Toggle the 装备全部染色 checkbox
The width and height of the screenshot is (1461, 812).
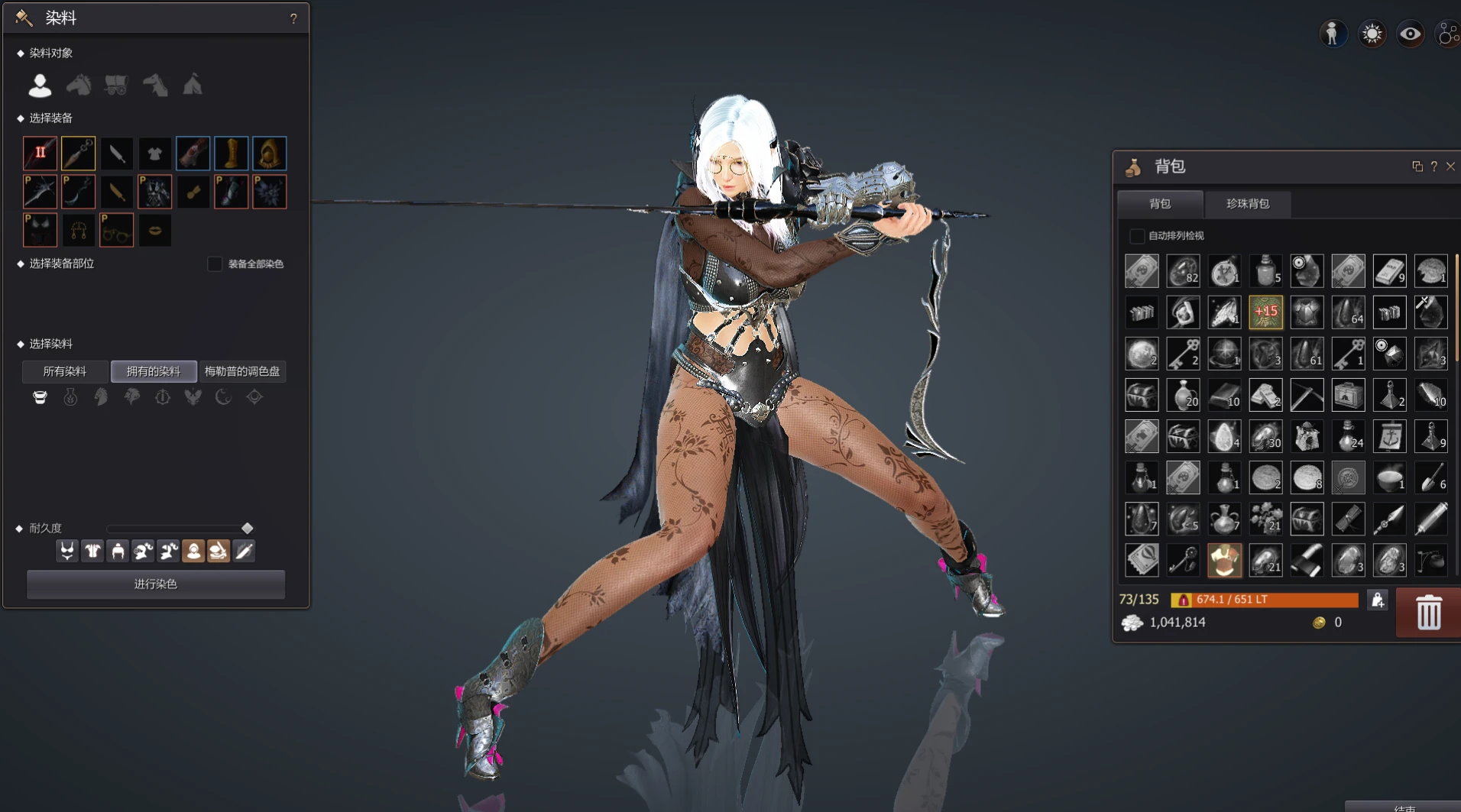pos(215,264)
